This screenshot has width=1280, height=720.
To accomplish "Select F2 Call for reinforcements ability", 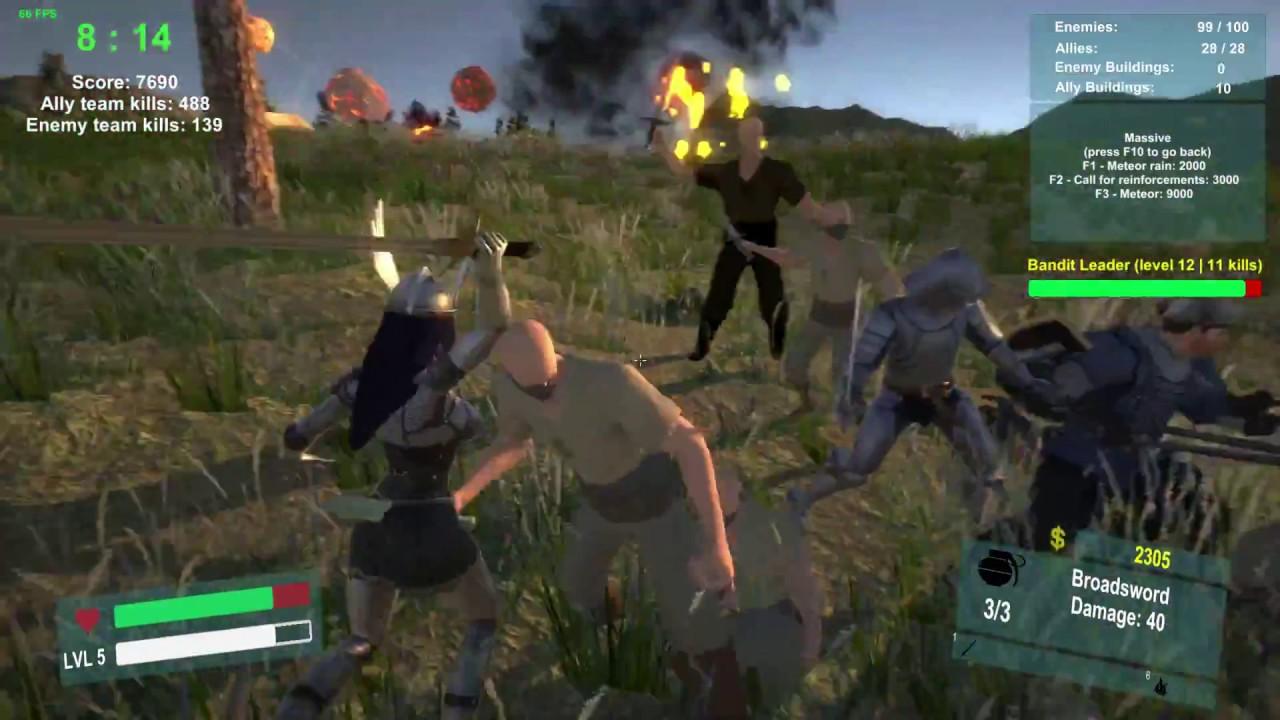I will (1147, 180).
